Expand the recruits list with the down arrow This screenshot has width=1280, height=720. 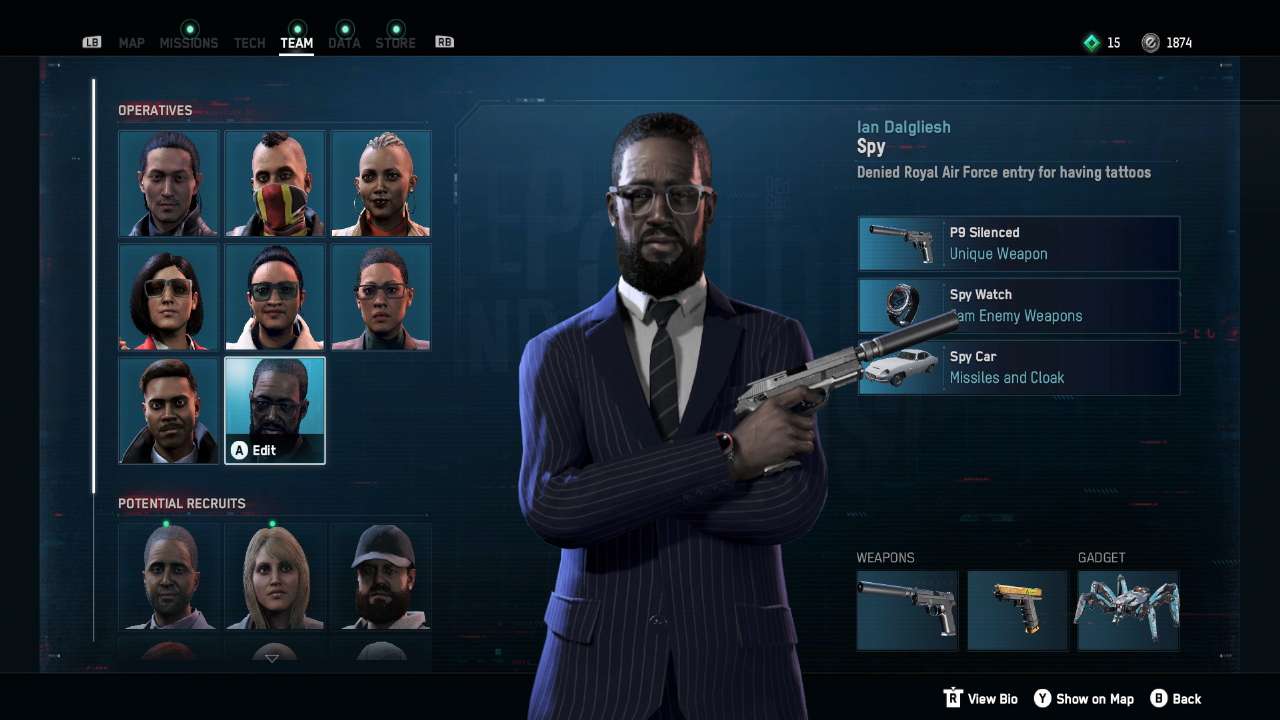point(274,657)
